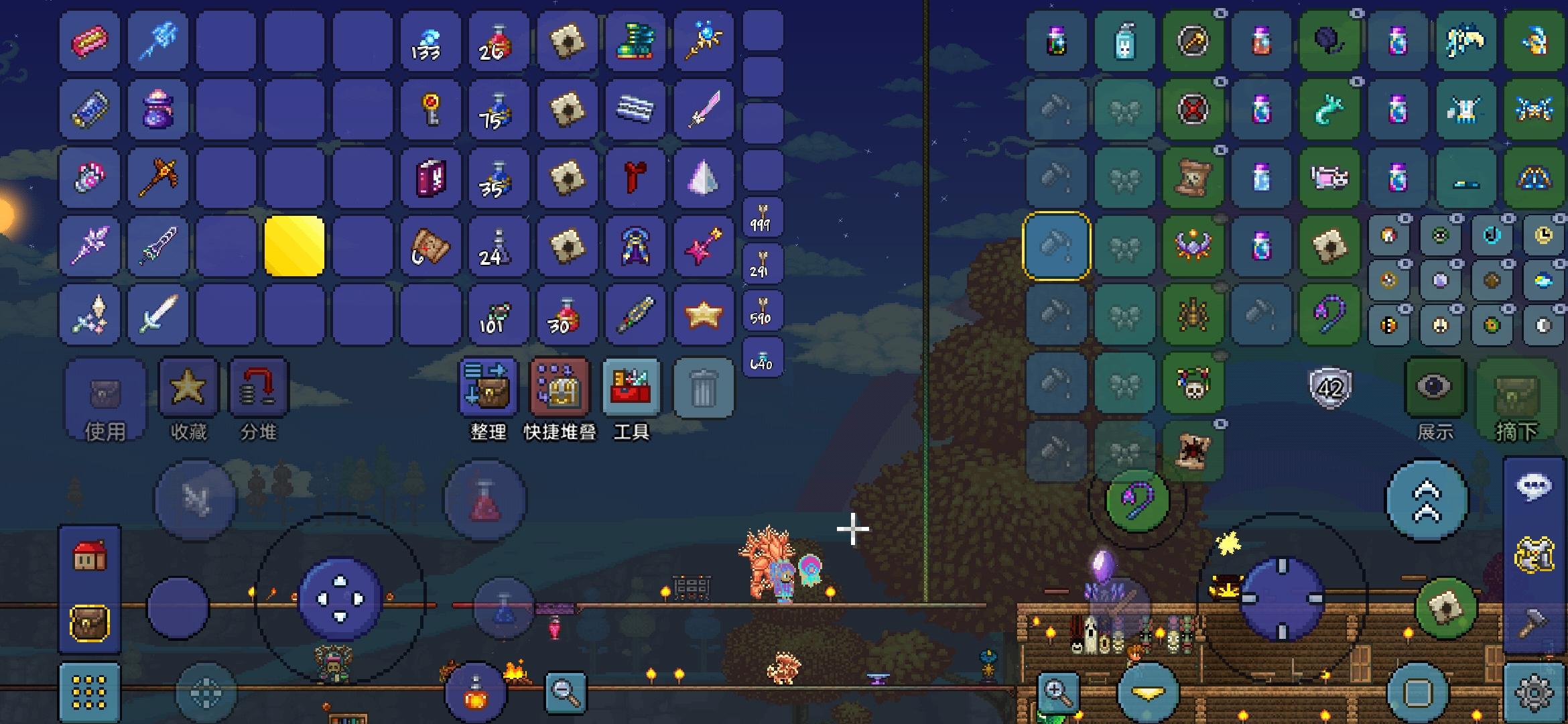Open the 工具 toolbox button
The width and height of the screenshot is (1568, 724).
631,389
